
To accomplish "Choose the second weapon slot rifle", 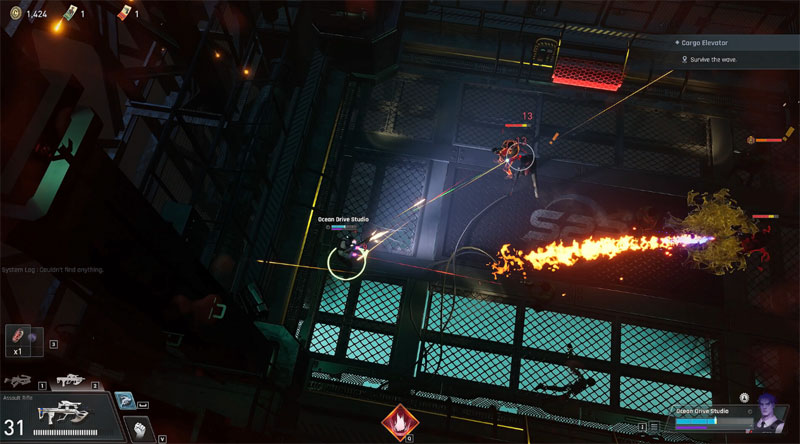I will pyautogui.click(x=70, y=380).
